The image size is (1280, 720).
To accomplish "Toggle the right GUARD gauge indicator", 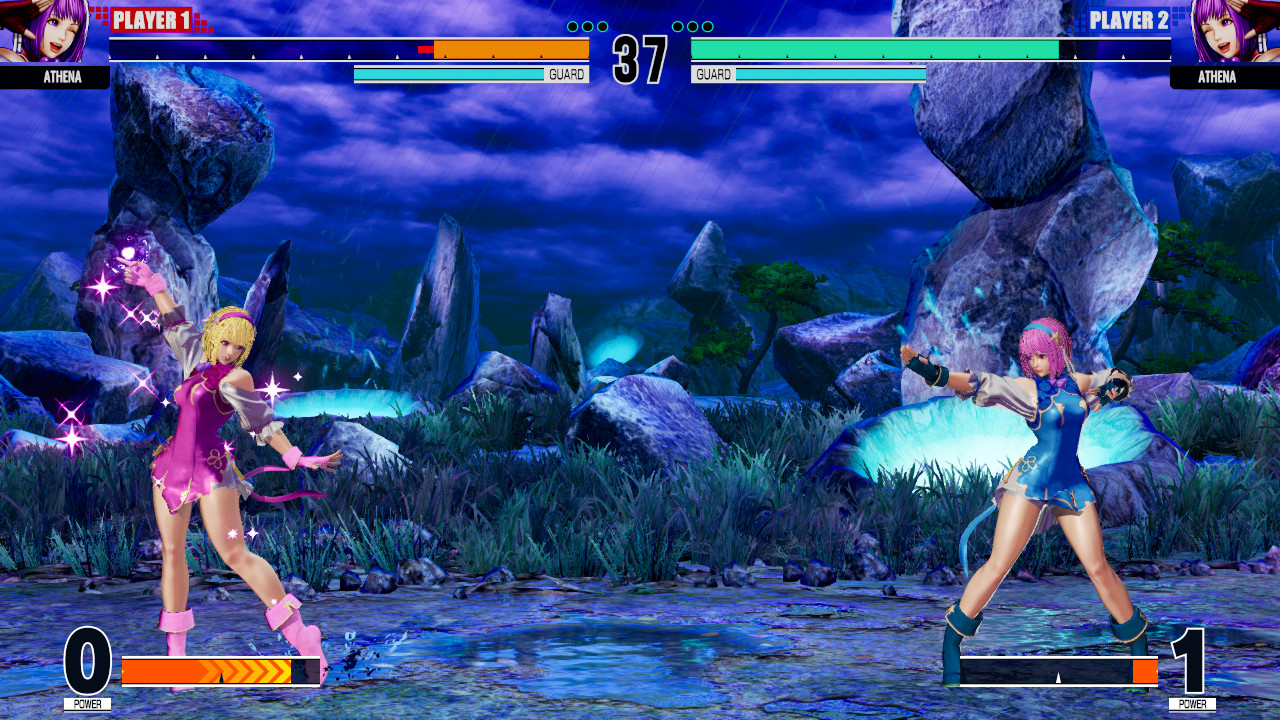I will 713,73.
